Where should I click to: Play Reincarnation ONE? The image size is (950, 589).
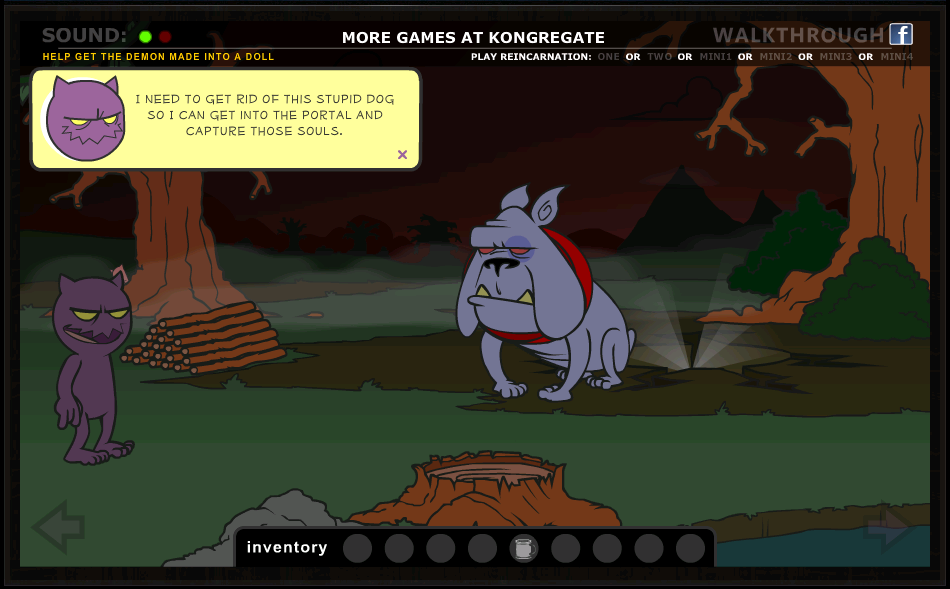point(608,57)
